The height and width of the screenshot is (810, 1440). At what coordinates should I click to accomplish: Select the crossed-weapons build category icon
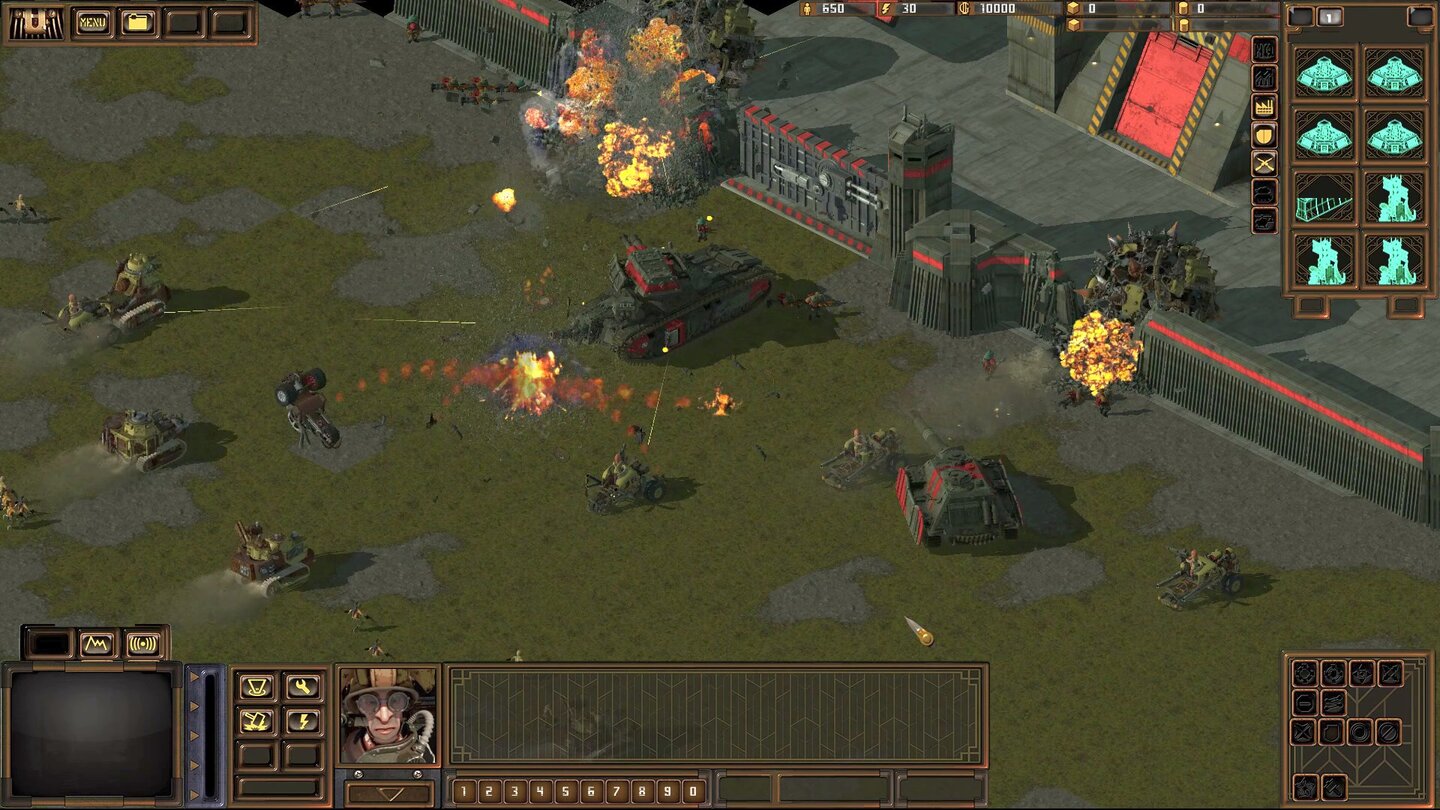tap(1264, 163)
